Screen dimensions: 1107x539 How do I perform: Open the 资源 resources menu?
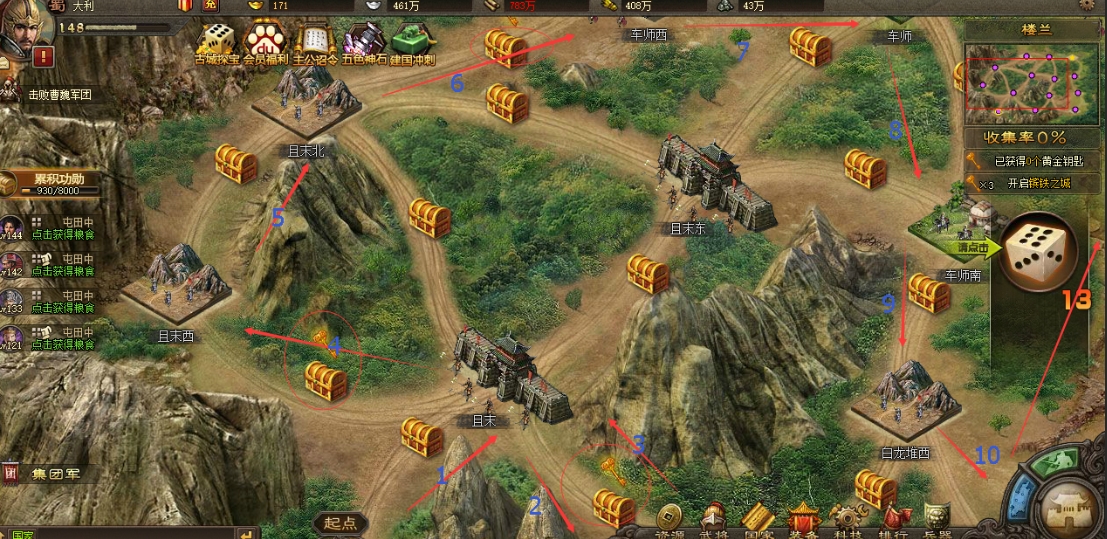(668, 521)
